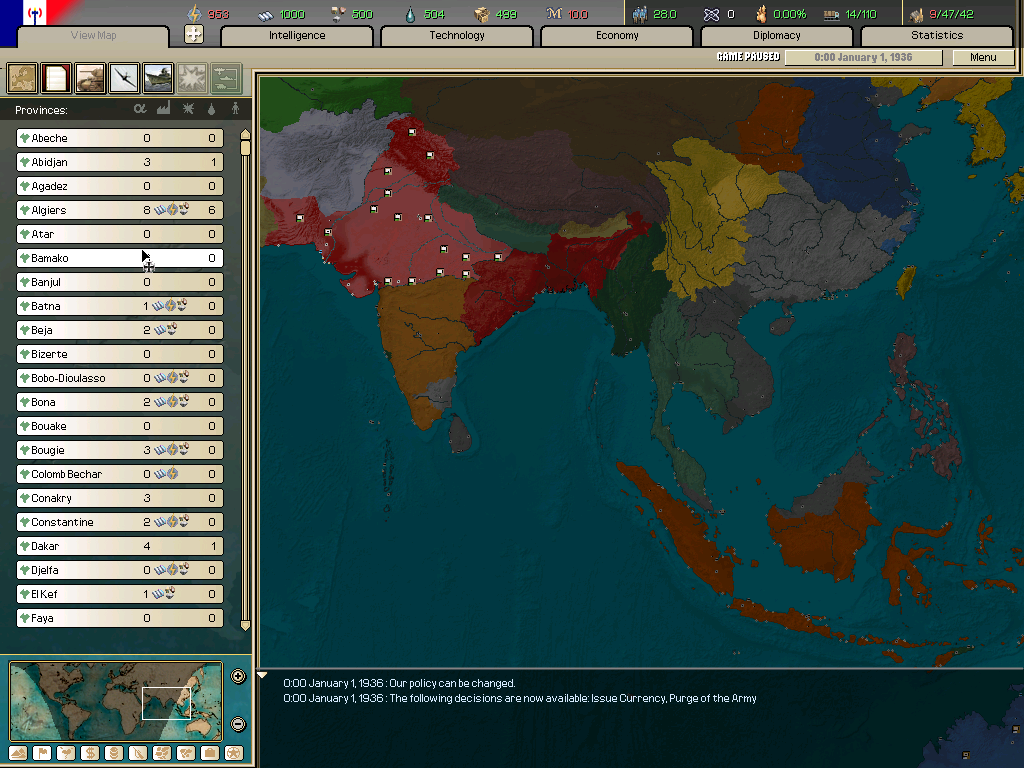
Task: Open the Intelligence tab
Action: [297, 36]
